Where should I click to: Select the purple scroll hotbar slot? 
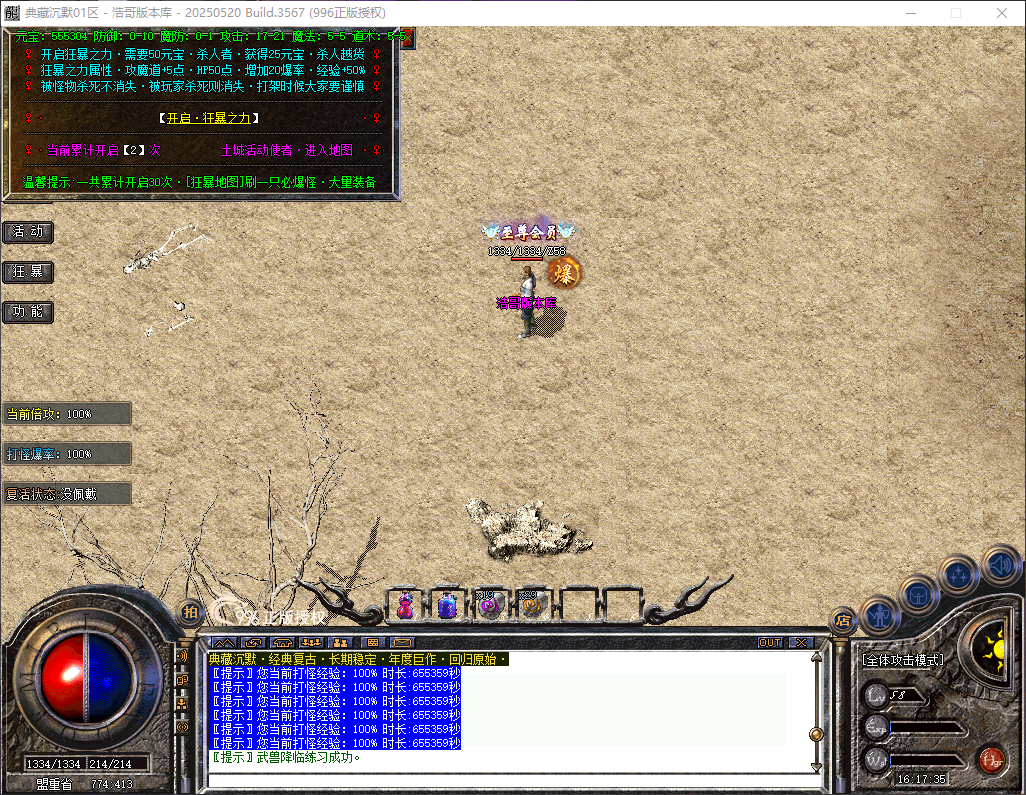coord(489,604)
